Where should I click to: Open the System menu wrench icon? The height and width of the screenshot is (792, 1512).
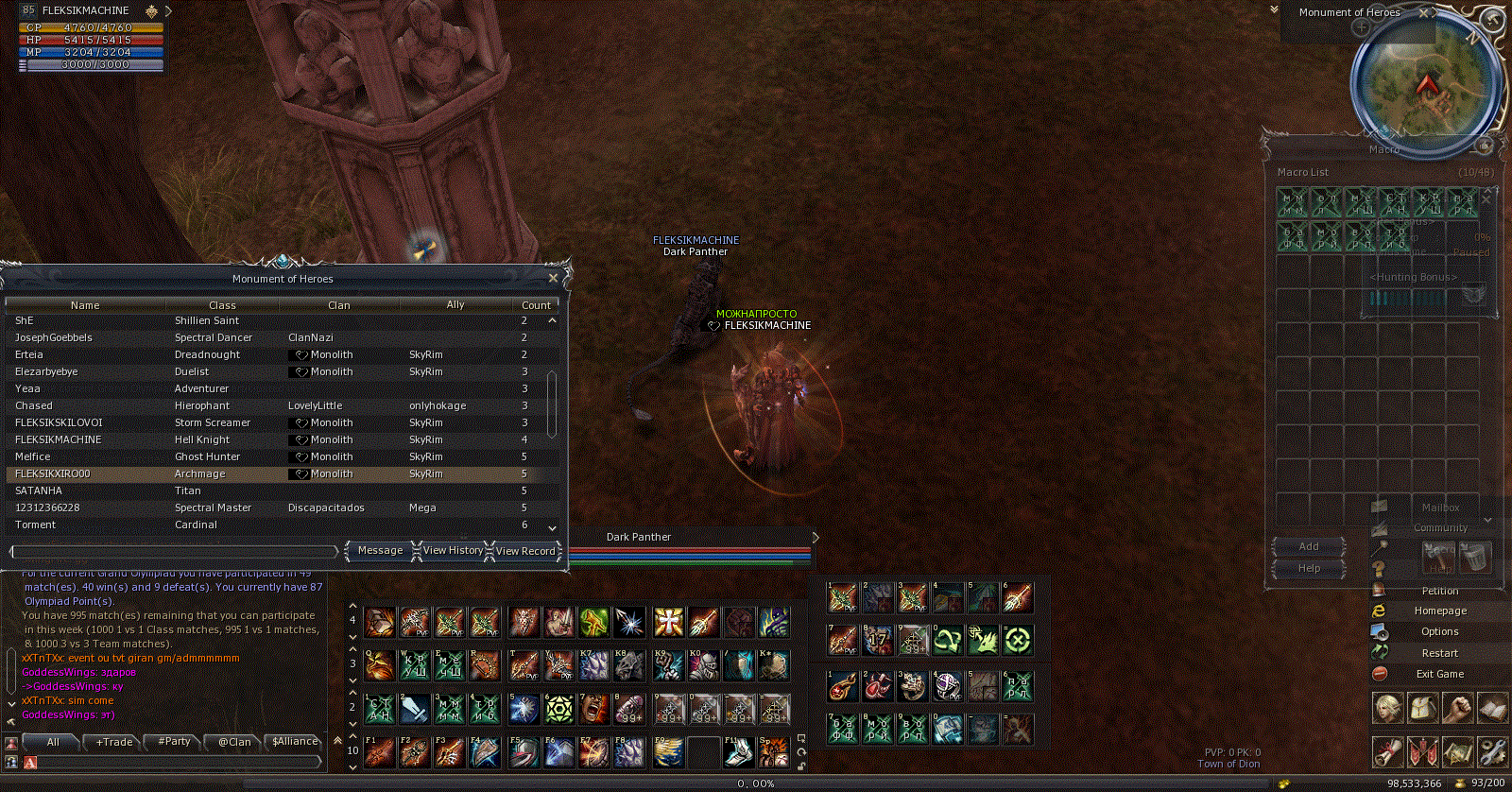pos(1493,751)
